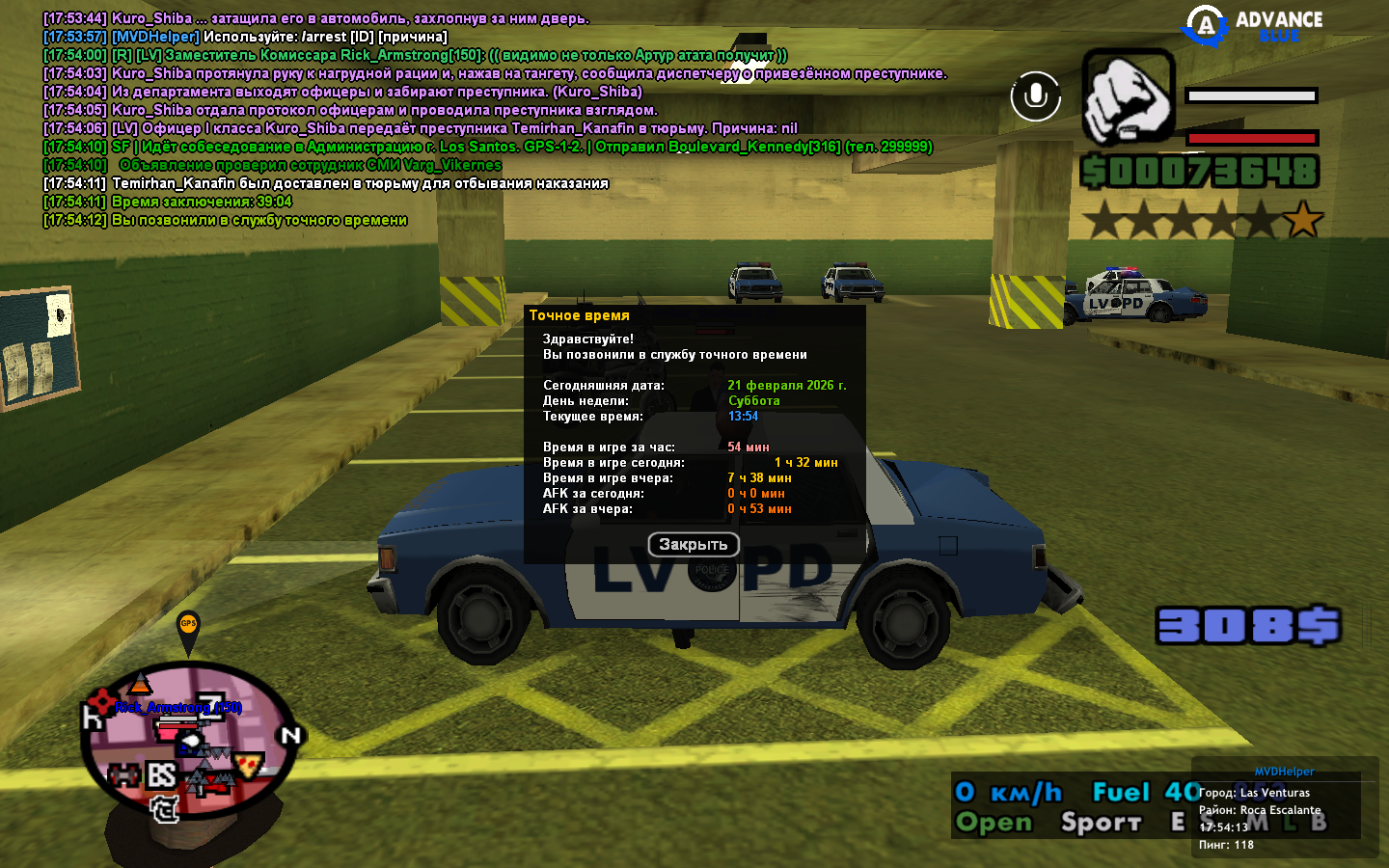Toggle the voice chat microphone icon

tap(1035, 95)
